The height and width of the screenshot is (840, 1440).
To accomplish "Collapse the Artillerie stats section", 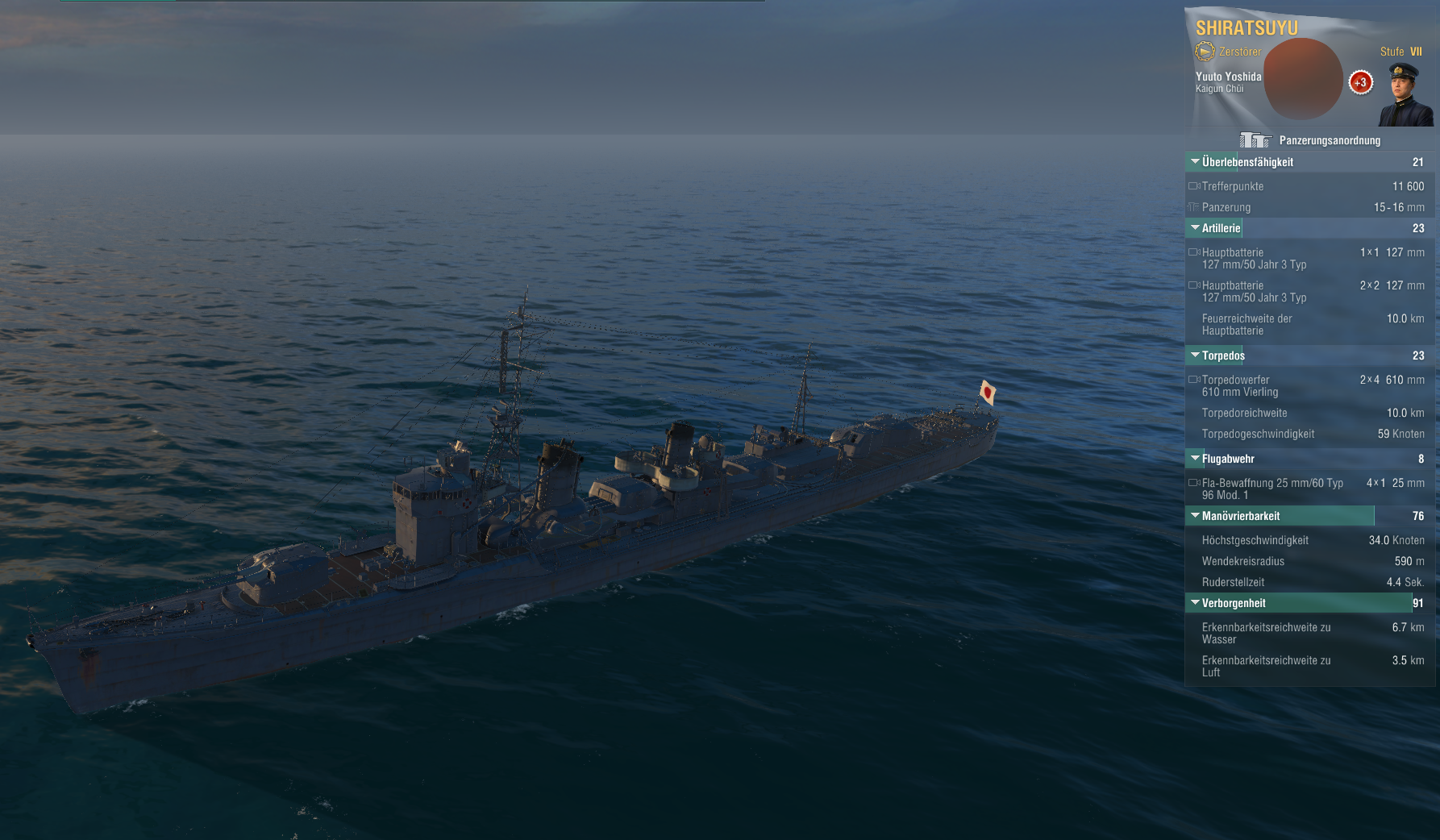I will click(x=1195, y=228).
